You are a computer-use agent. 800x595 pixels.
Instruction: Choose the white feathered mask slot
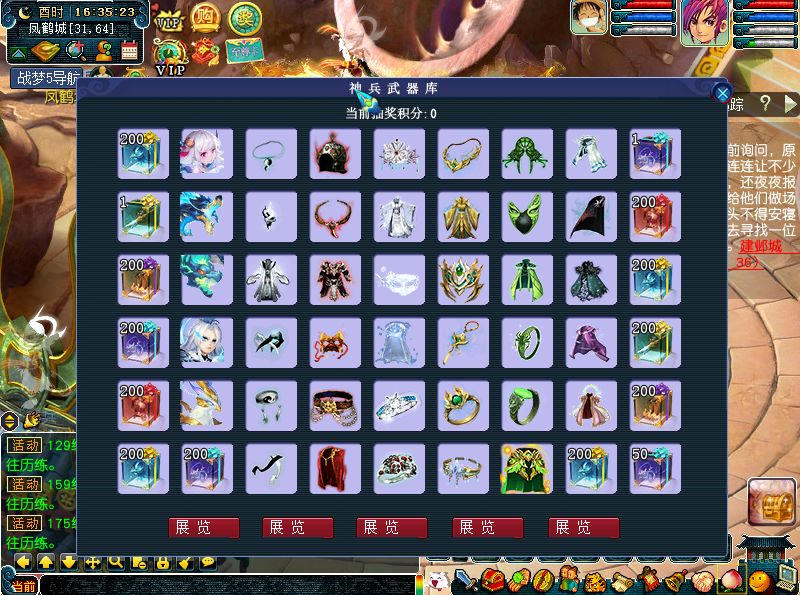pos(399,279)
